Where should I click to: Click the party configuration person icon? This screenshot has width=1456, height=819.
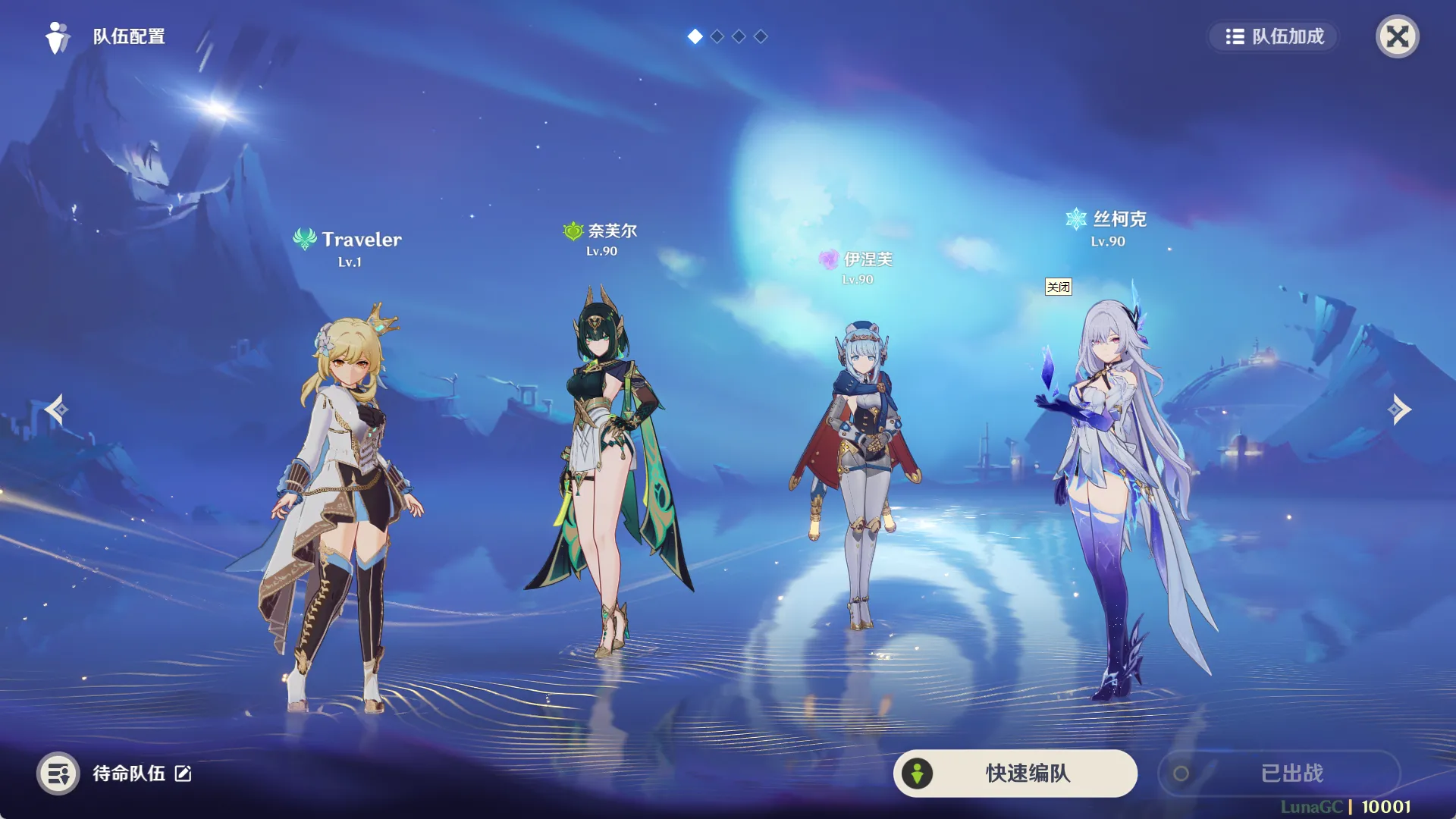click(x=57, y=36)
